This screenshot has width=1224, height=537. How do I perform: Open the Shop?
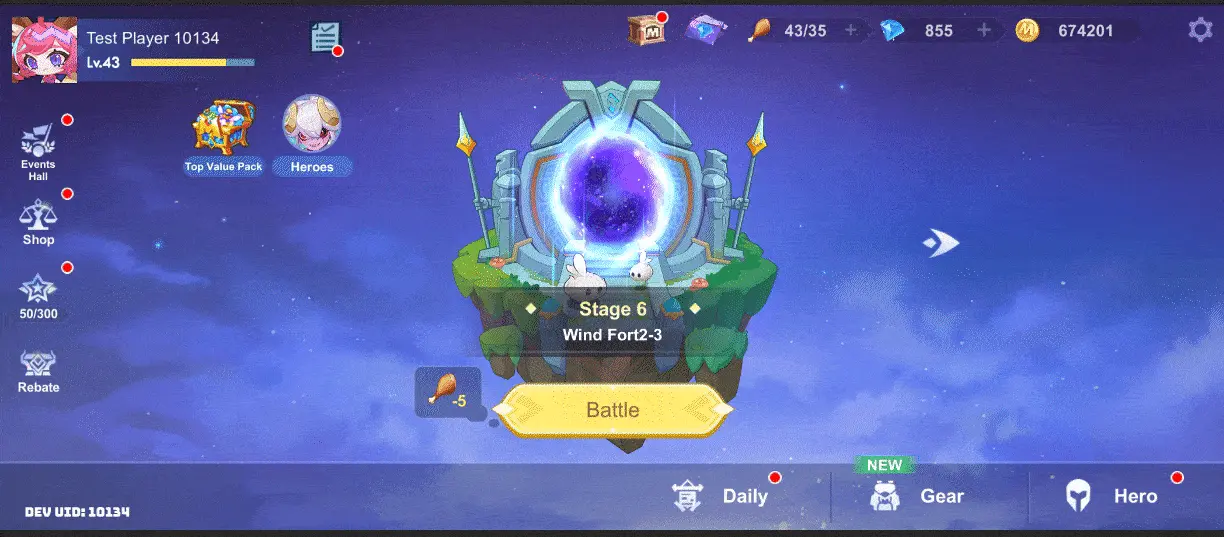pos(38,222)
